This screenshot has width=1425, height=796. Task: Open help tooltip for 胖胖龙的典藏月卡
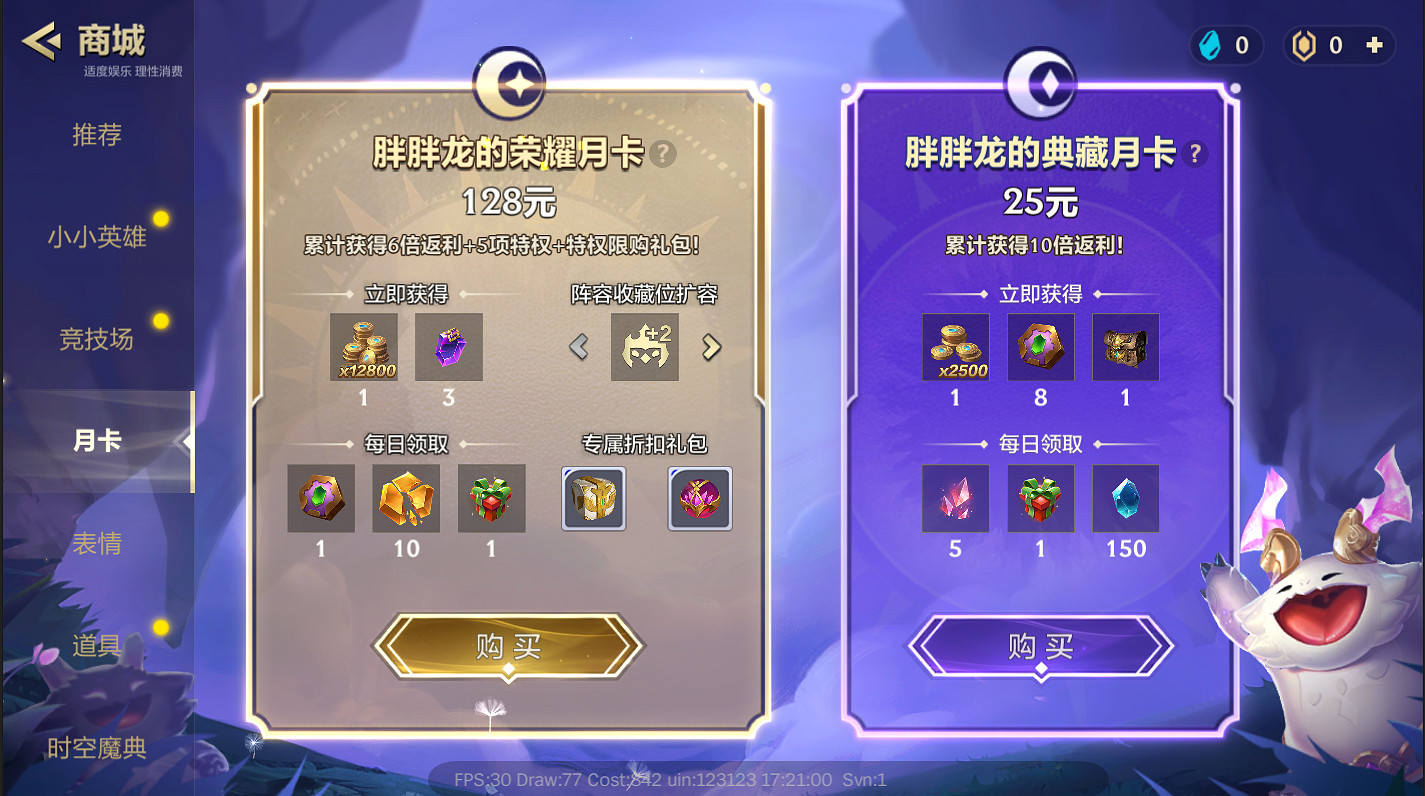(x=1194, y=153)
